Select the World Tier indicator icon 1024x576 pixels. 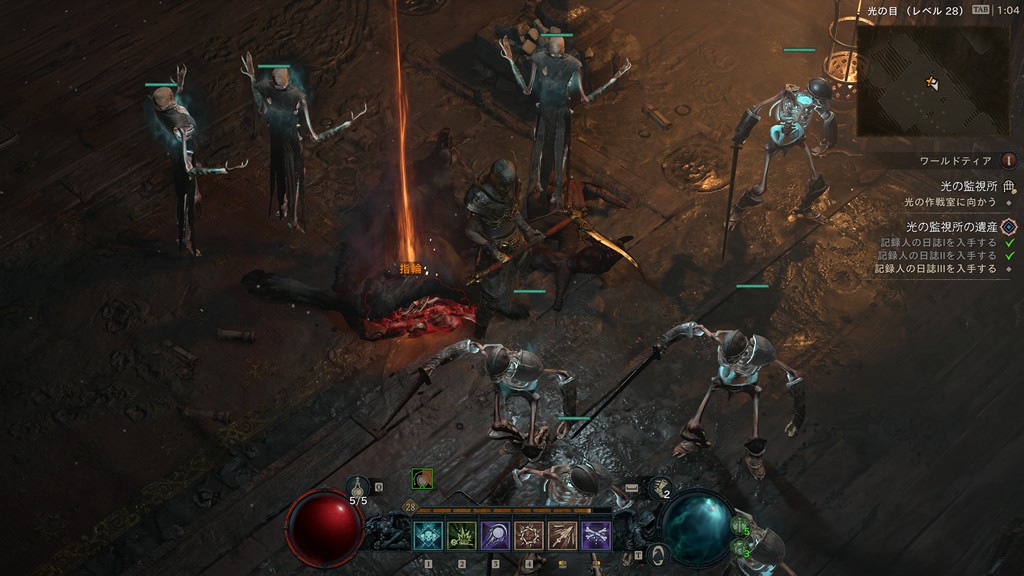(x=1008, y=160)
